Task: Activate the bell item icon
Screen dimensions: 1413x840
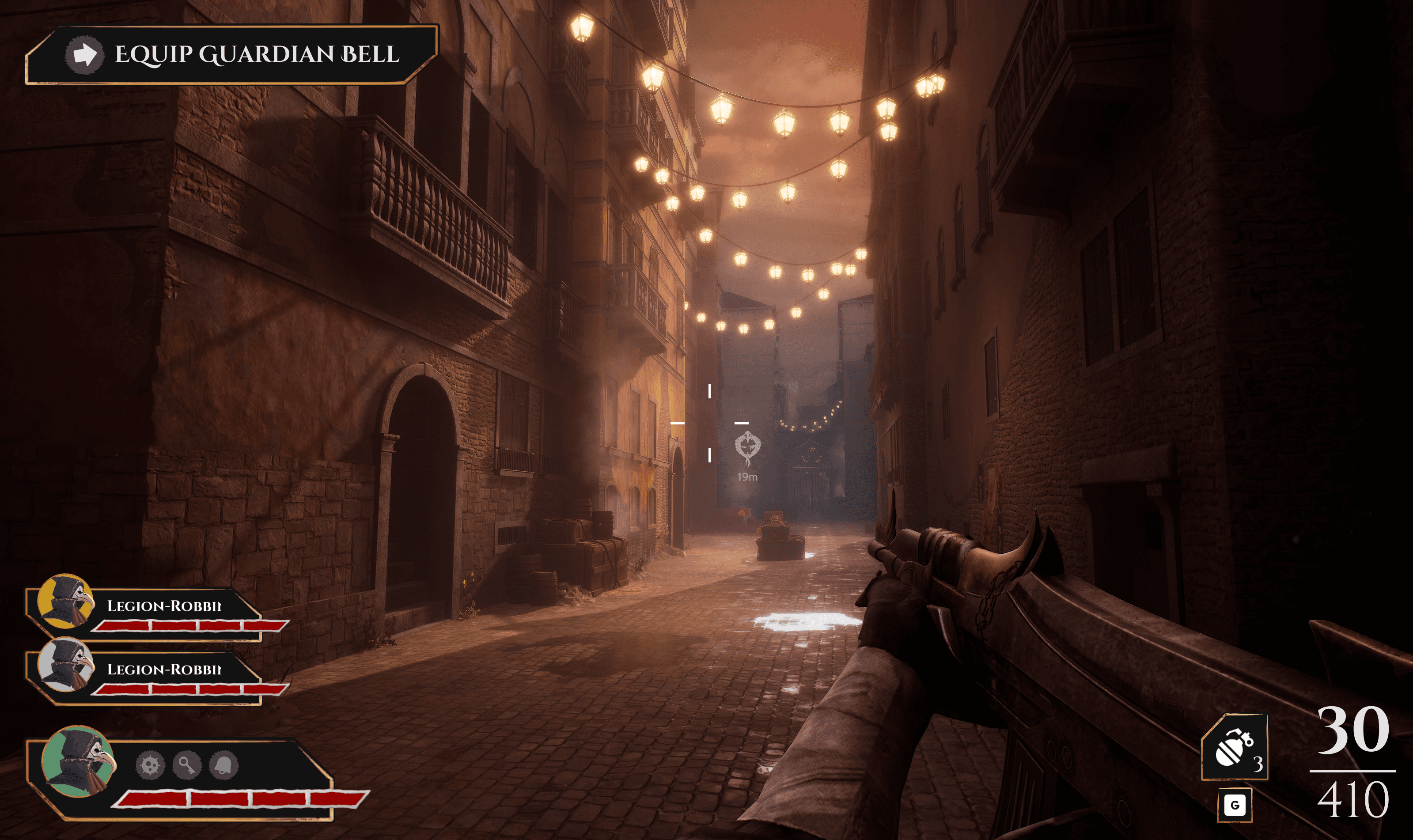Action: [x=224, y=765]
